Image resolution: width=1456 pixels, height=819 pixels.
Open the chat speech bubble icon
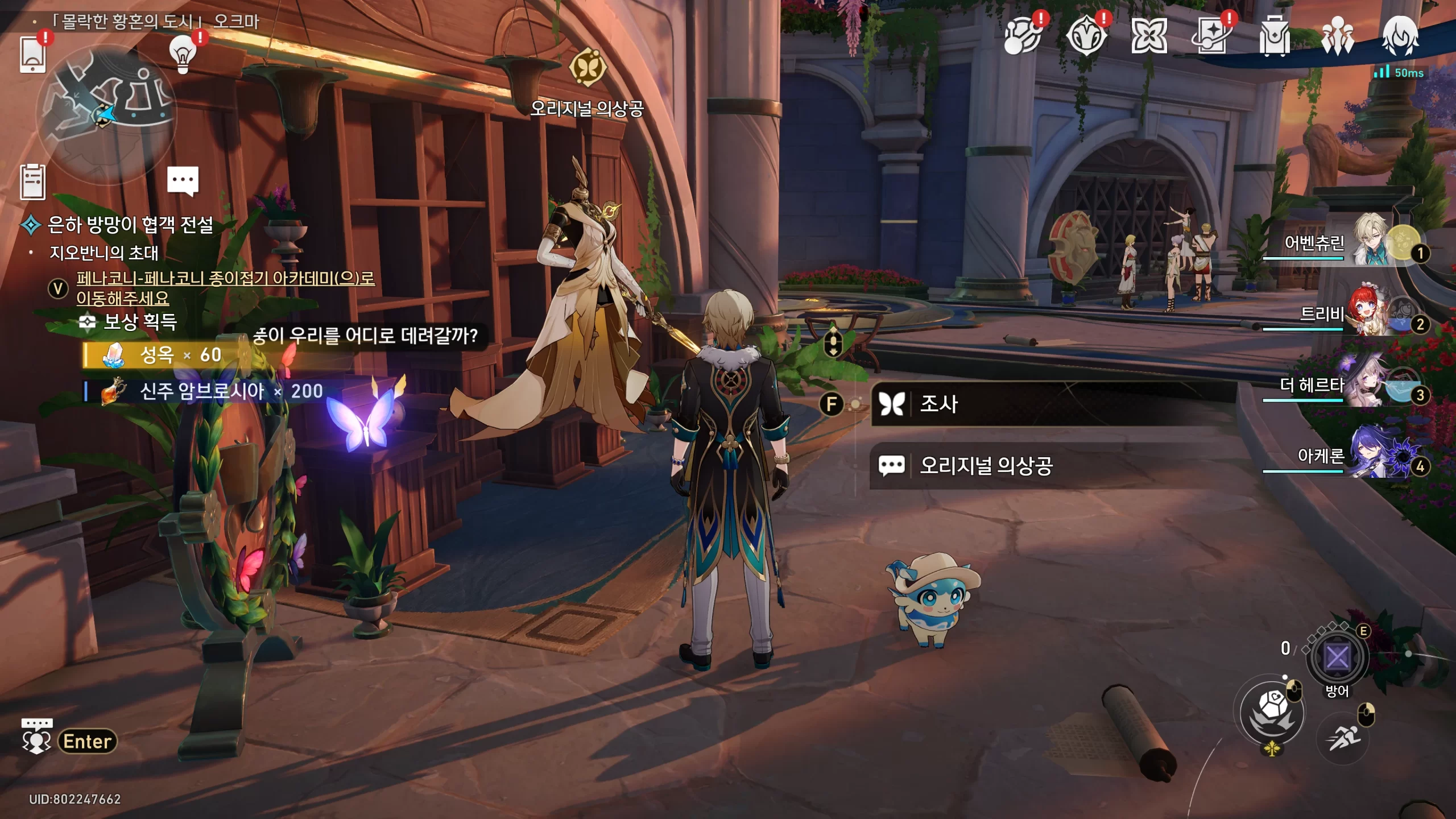coord(183,181)
